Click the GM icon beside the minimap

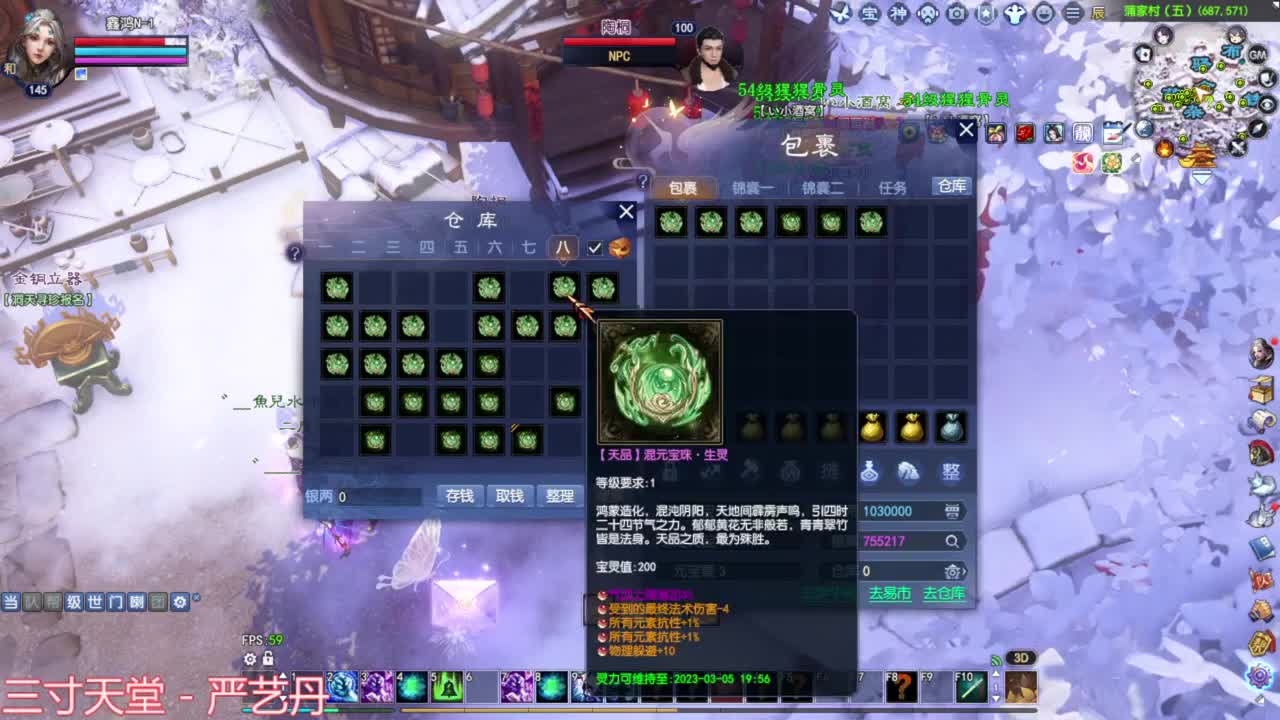click(1258, 55)
